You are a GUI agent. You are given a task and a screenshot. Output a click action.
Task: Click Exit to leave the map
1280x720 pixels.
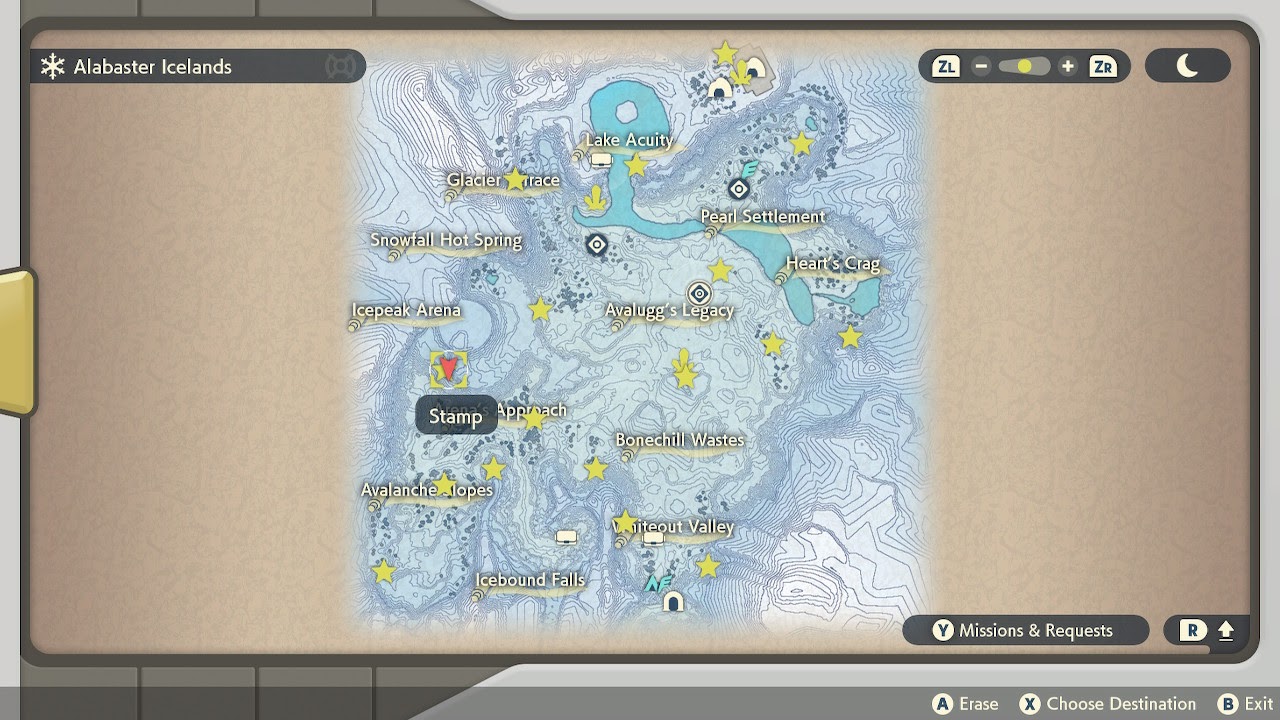[x=1245, y=703]
